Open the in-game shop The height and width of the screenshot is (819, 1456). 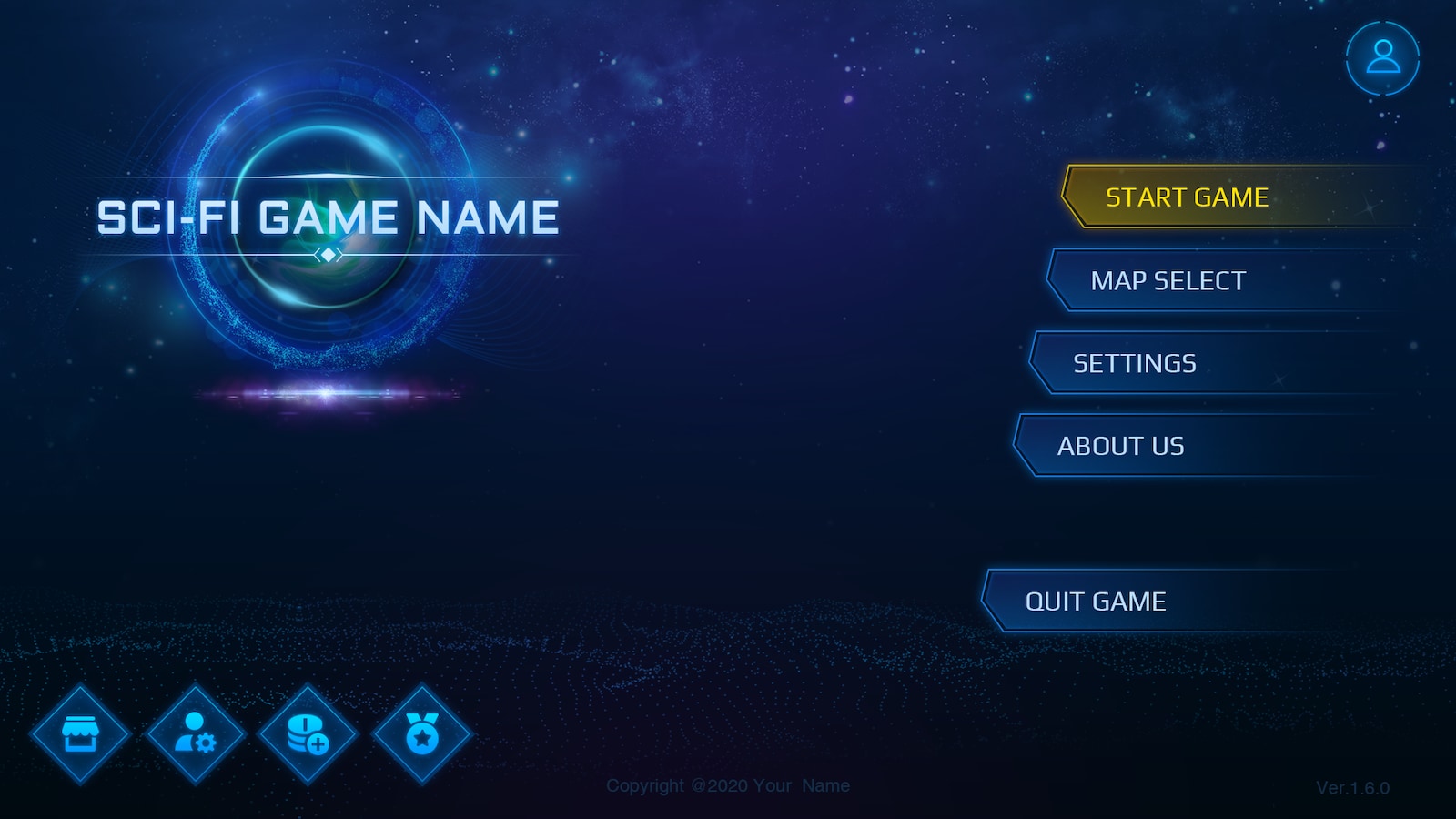click(x=81, y=733)
